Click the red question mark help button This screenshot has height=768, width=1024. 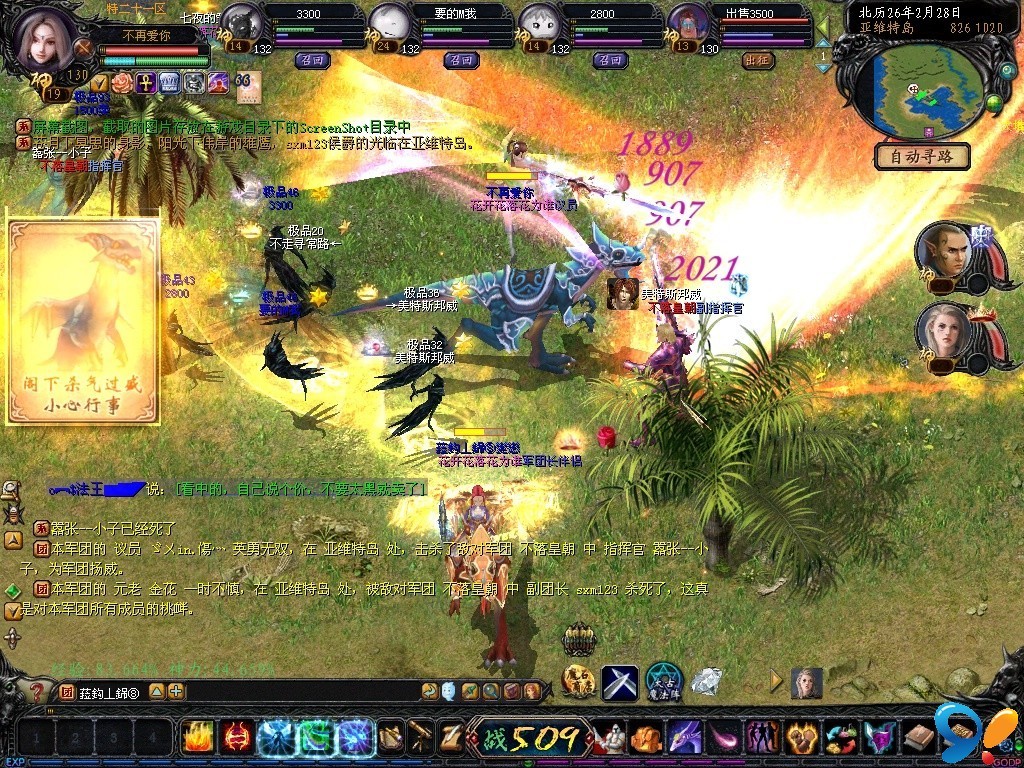[x=36, y=691]
